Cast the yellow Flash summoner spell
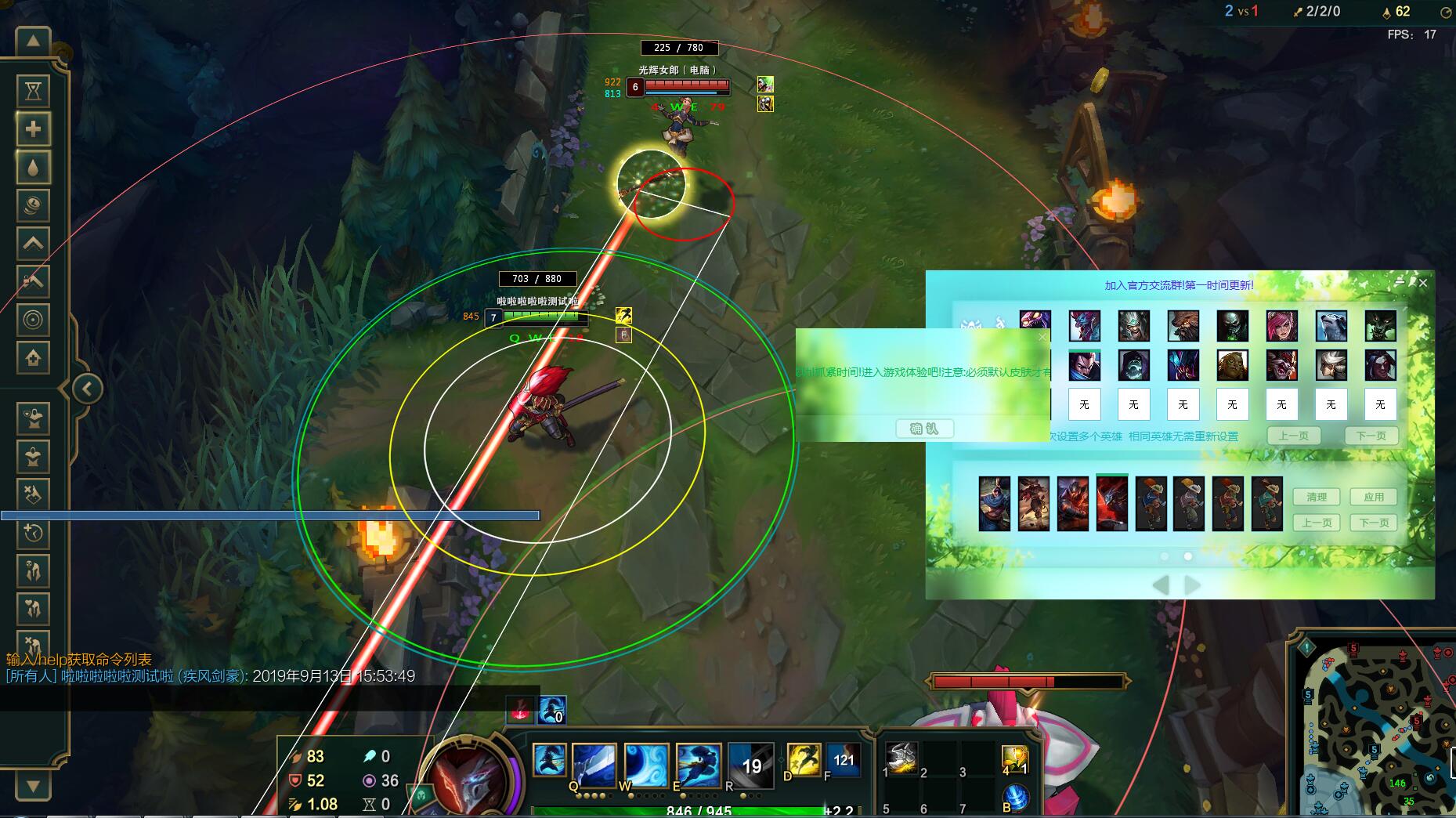Image resolution: width=1456 pixels, height=818 pixels. pyautogui.click(x=804, y=760)
